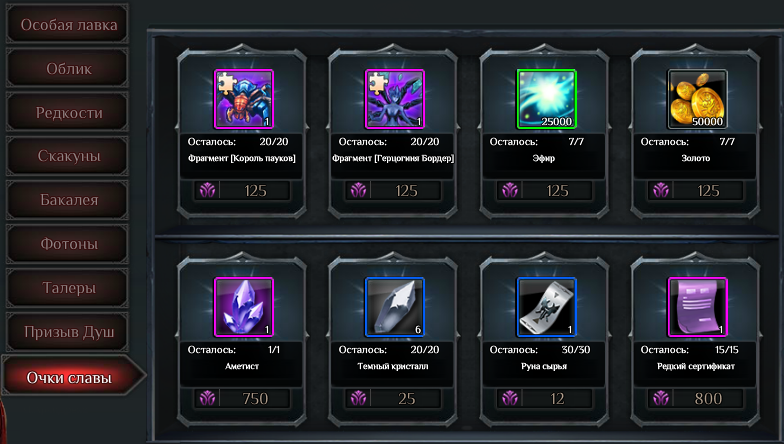Show the Бакалея shop section
This screenshot has width=784, height=444.
[x=69, y=200]
